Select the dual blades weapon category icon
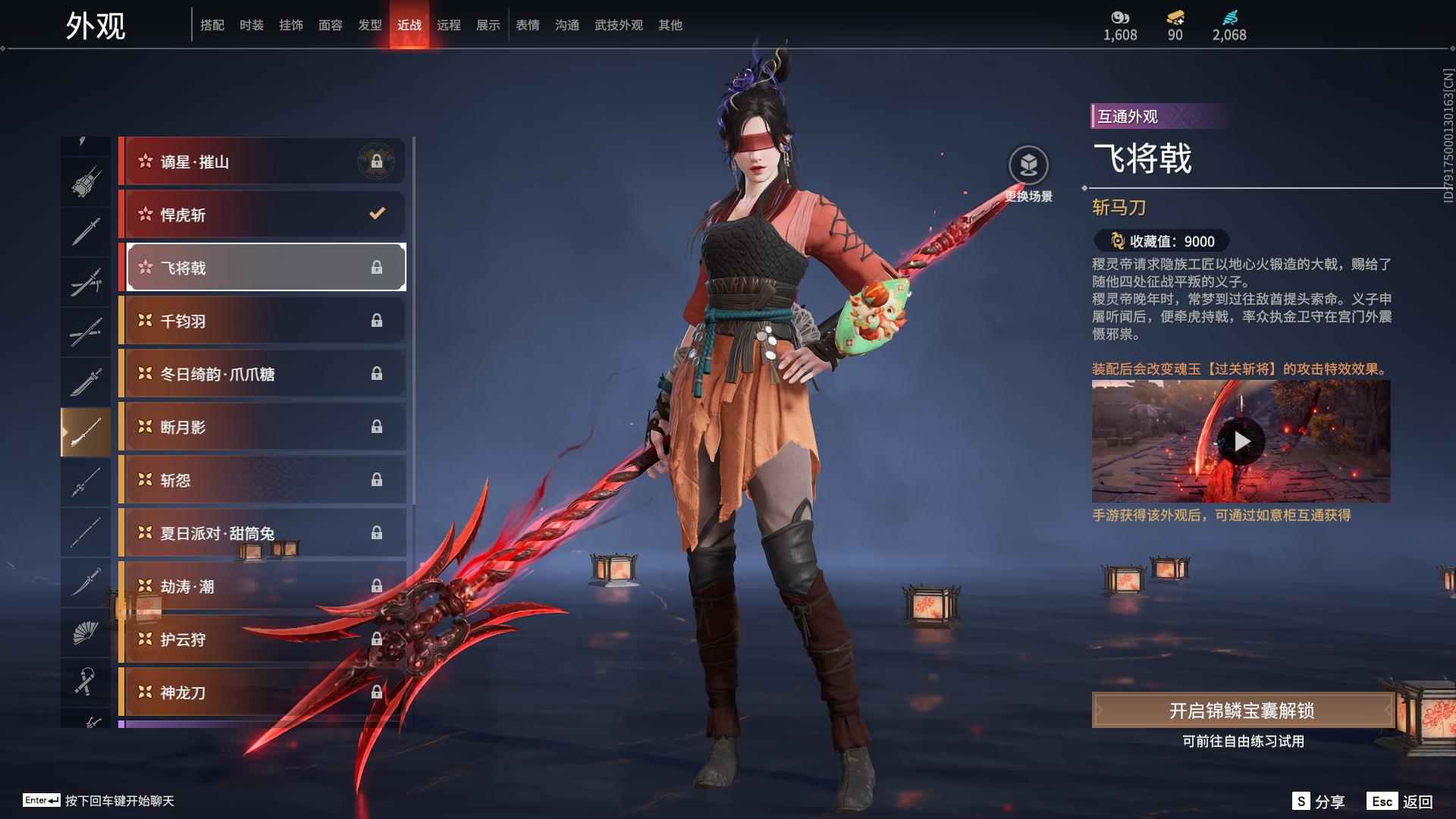This screenshot has height=819, width=1456. tap(86, 279)
